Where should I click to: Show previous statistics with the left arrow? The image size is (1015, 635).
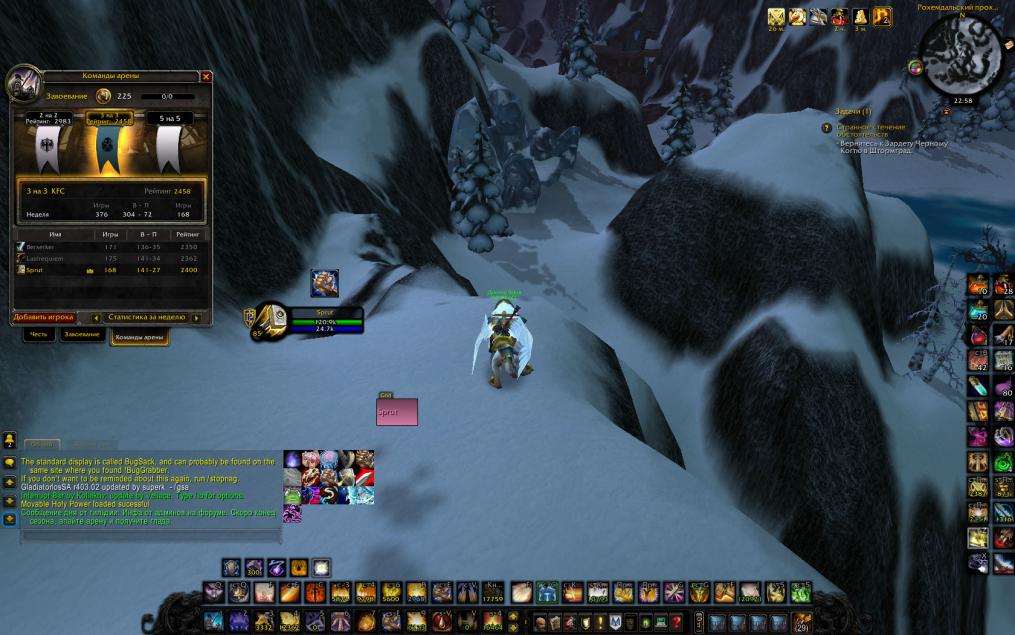pos(96,317)
